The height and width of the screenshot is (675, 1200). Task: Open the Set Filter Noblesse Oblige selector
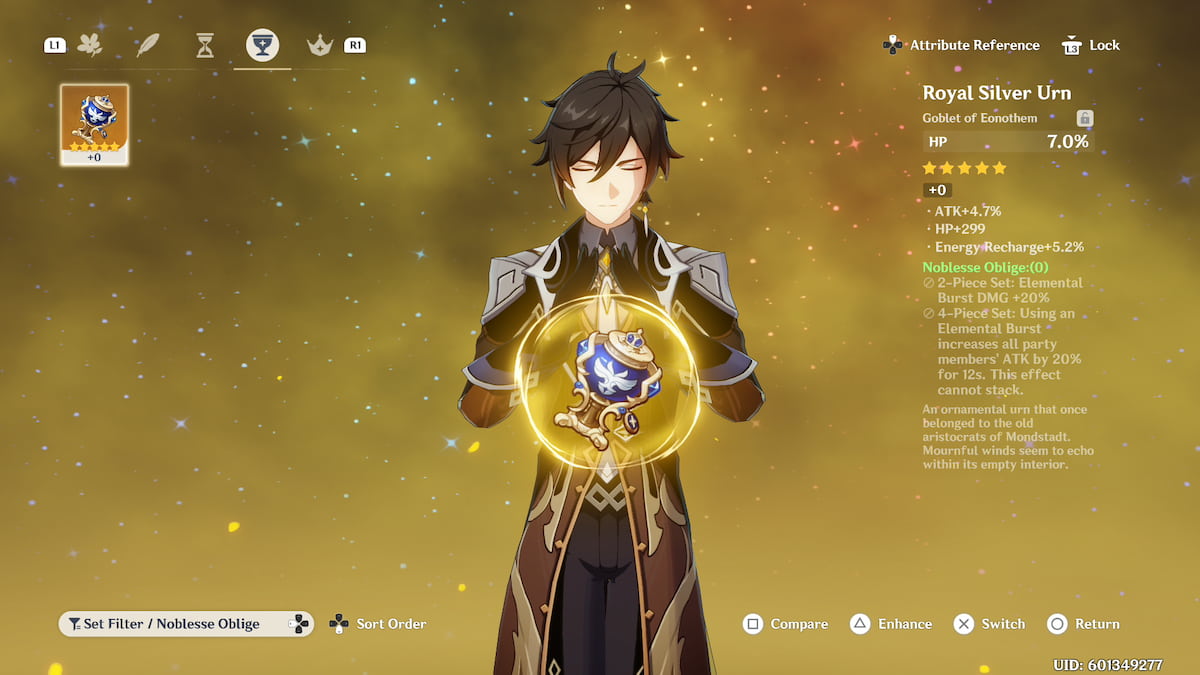[x=186, y=624]
